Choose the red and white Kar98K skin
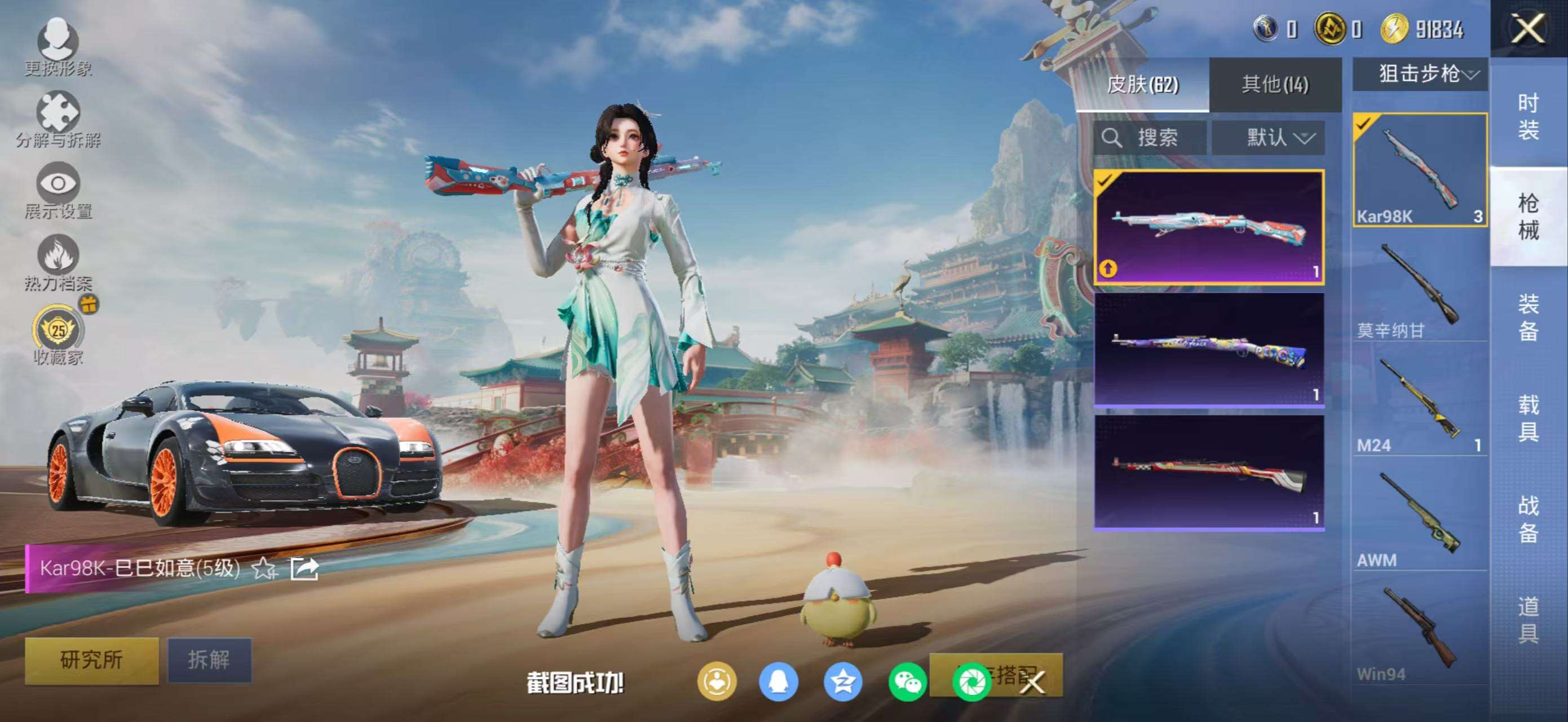The width and height of the screenshot is (1568, 722). click(x=1209, y=473)
